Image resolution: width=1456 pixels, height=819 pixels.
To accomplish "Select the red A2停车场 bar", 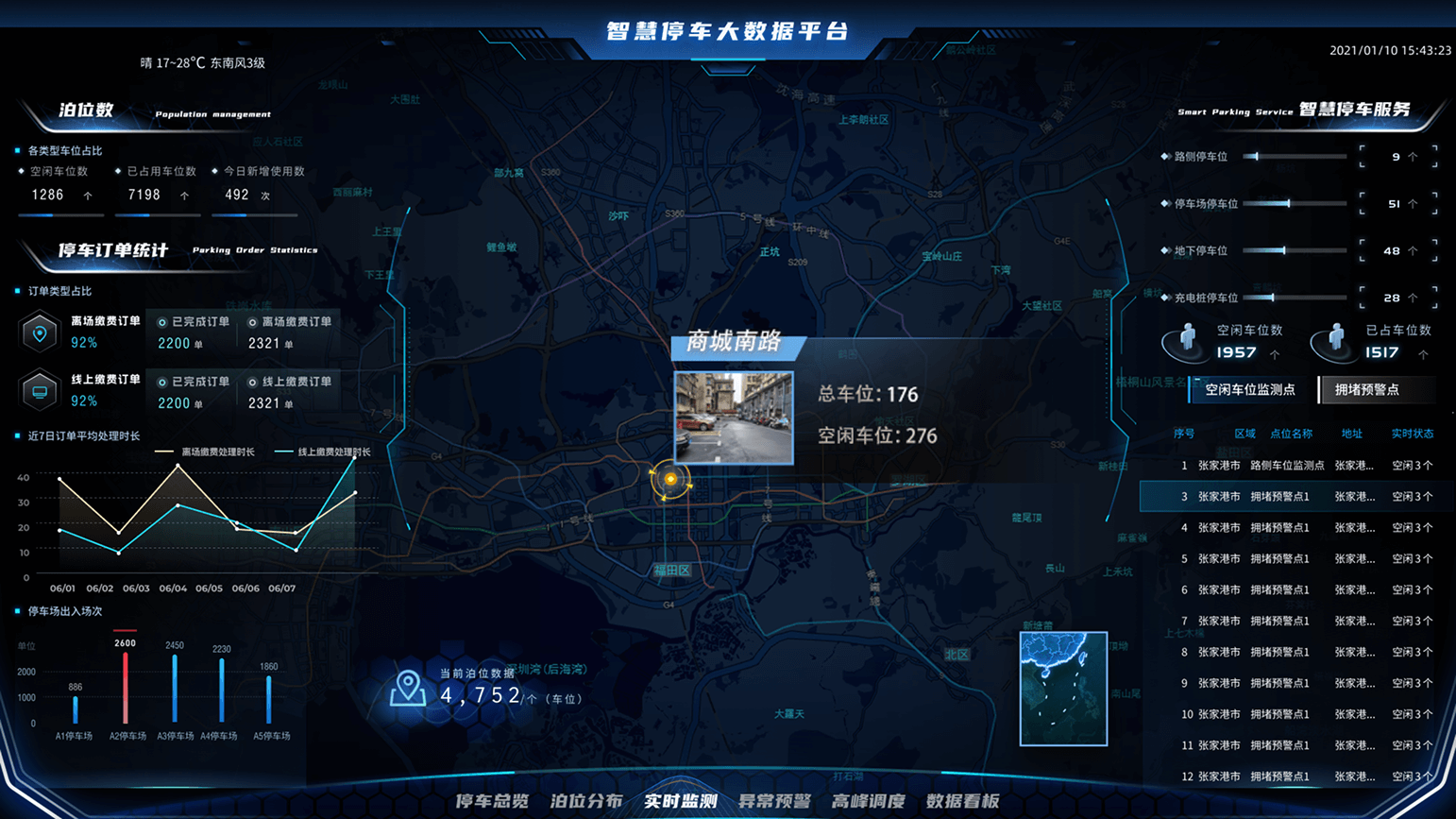I will point(126,686).
